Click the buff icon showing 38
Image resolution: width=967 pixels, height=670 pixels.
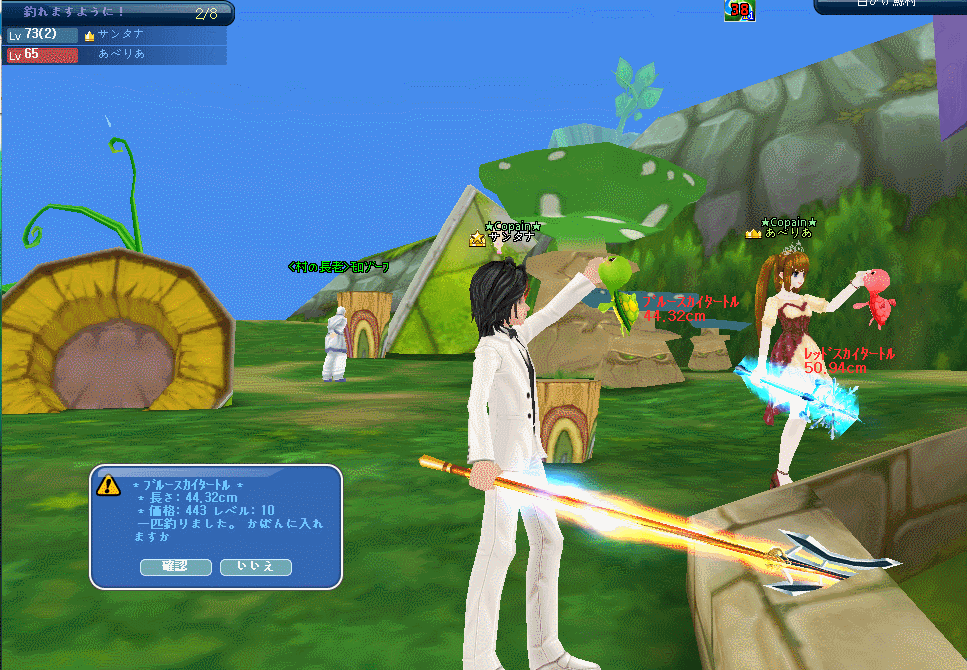tap(740, 11)
